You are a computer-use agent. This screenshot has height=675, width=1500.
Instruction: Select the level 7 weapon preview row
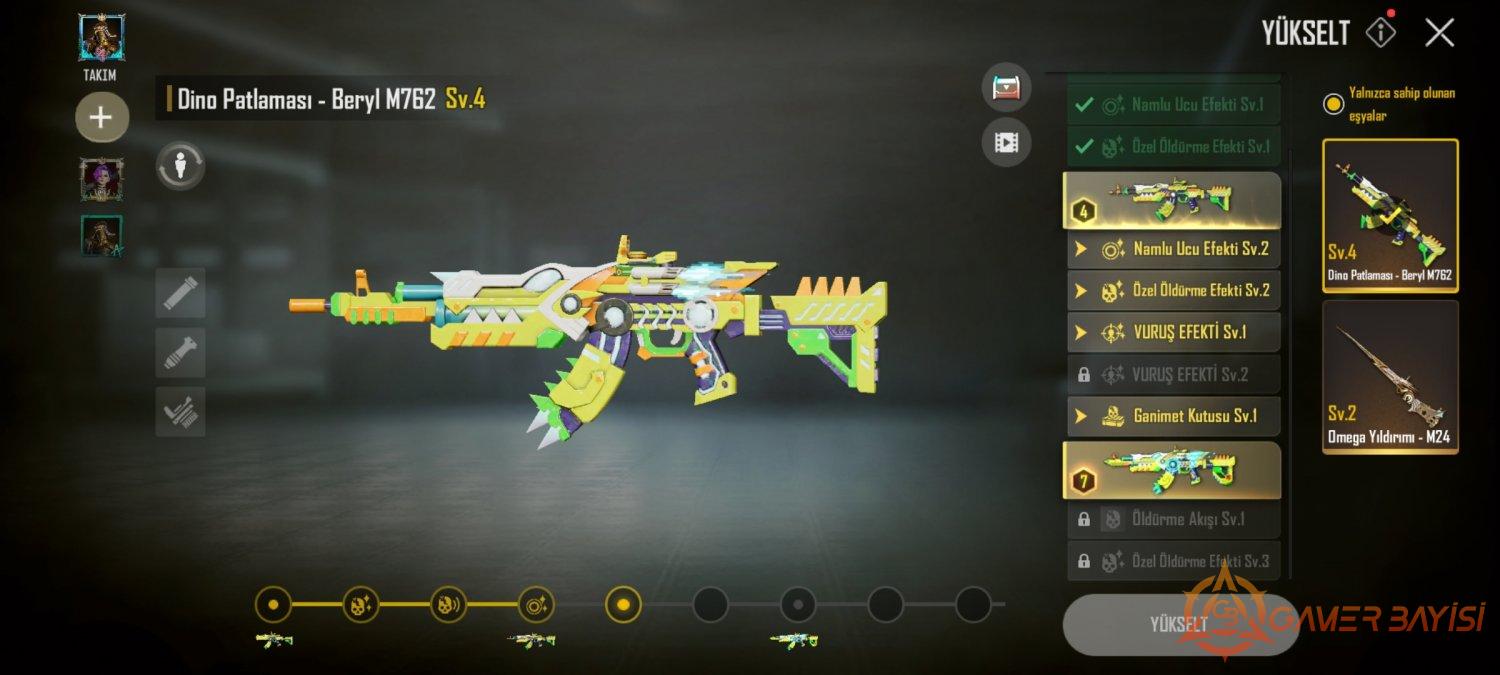[1171, 470]
